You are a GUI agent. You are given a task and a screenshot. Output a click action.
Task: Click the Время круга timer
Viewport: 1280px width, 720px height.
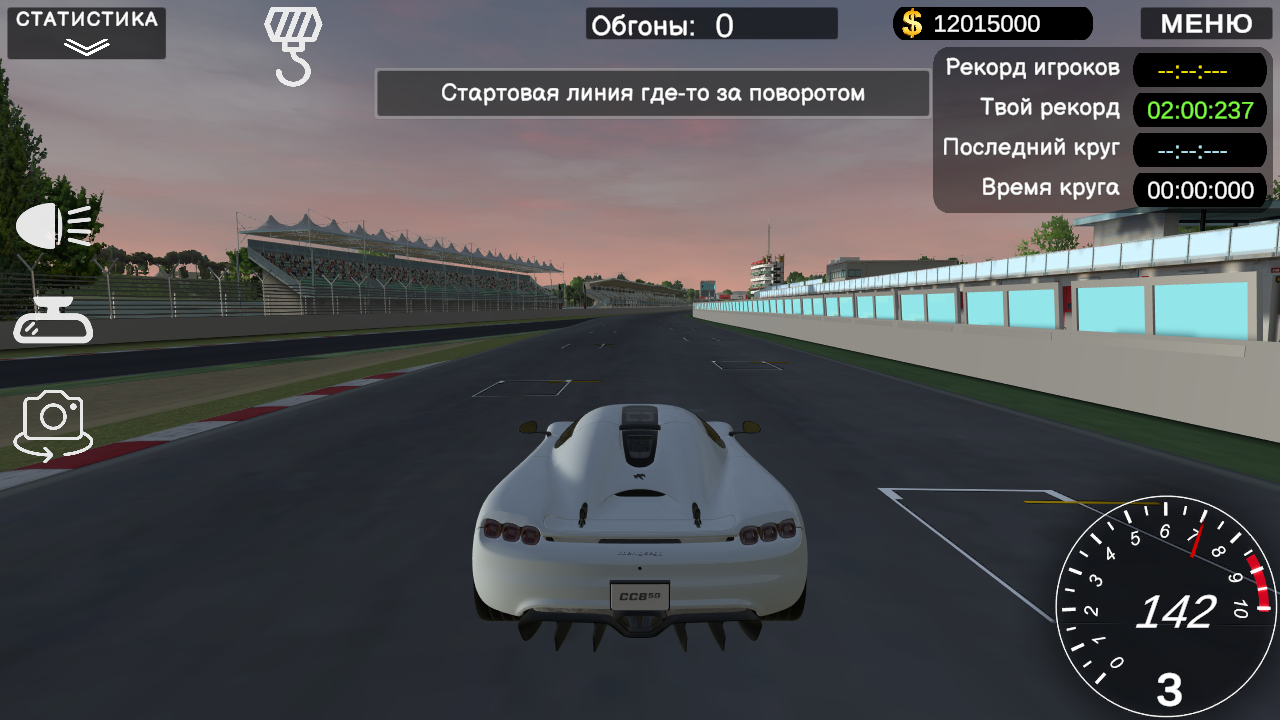pyautogui.click(x=1199, y=190)
